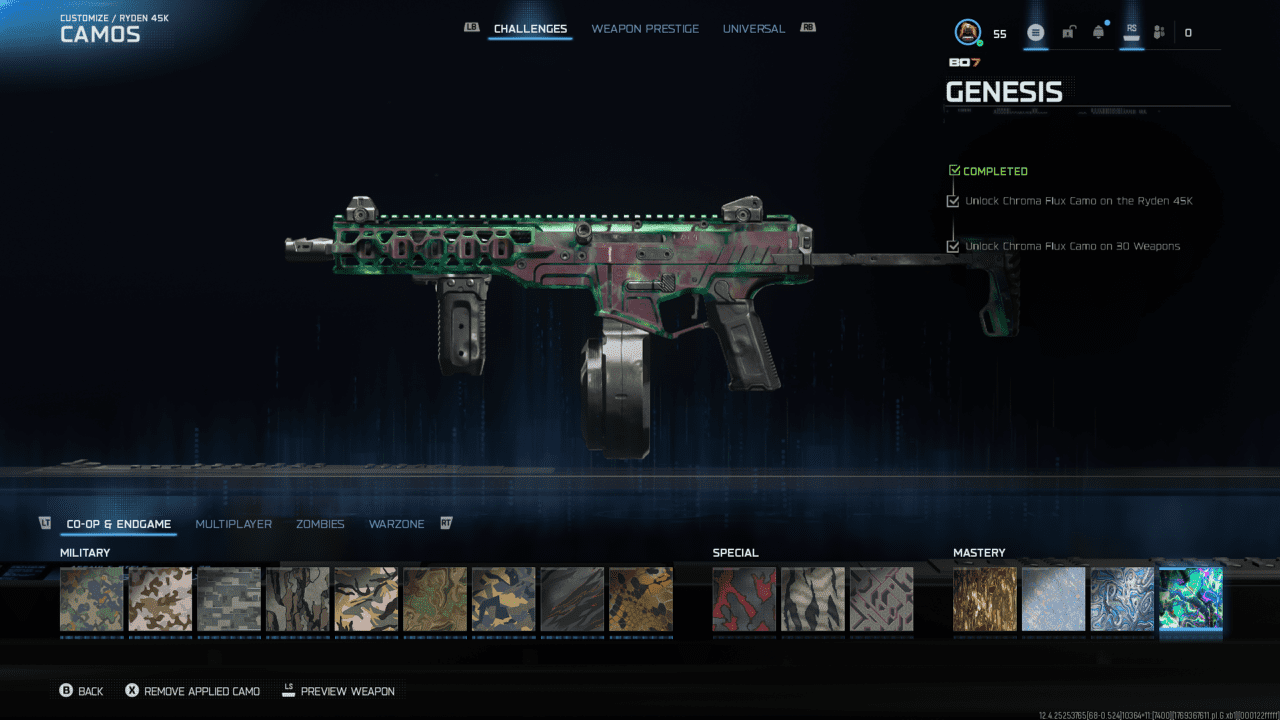The width and height of the screenshot is (1280, 720).
Task: Switch to the Weapon Prestige tab
Action: pos(645,29)
